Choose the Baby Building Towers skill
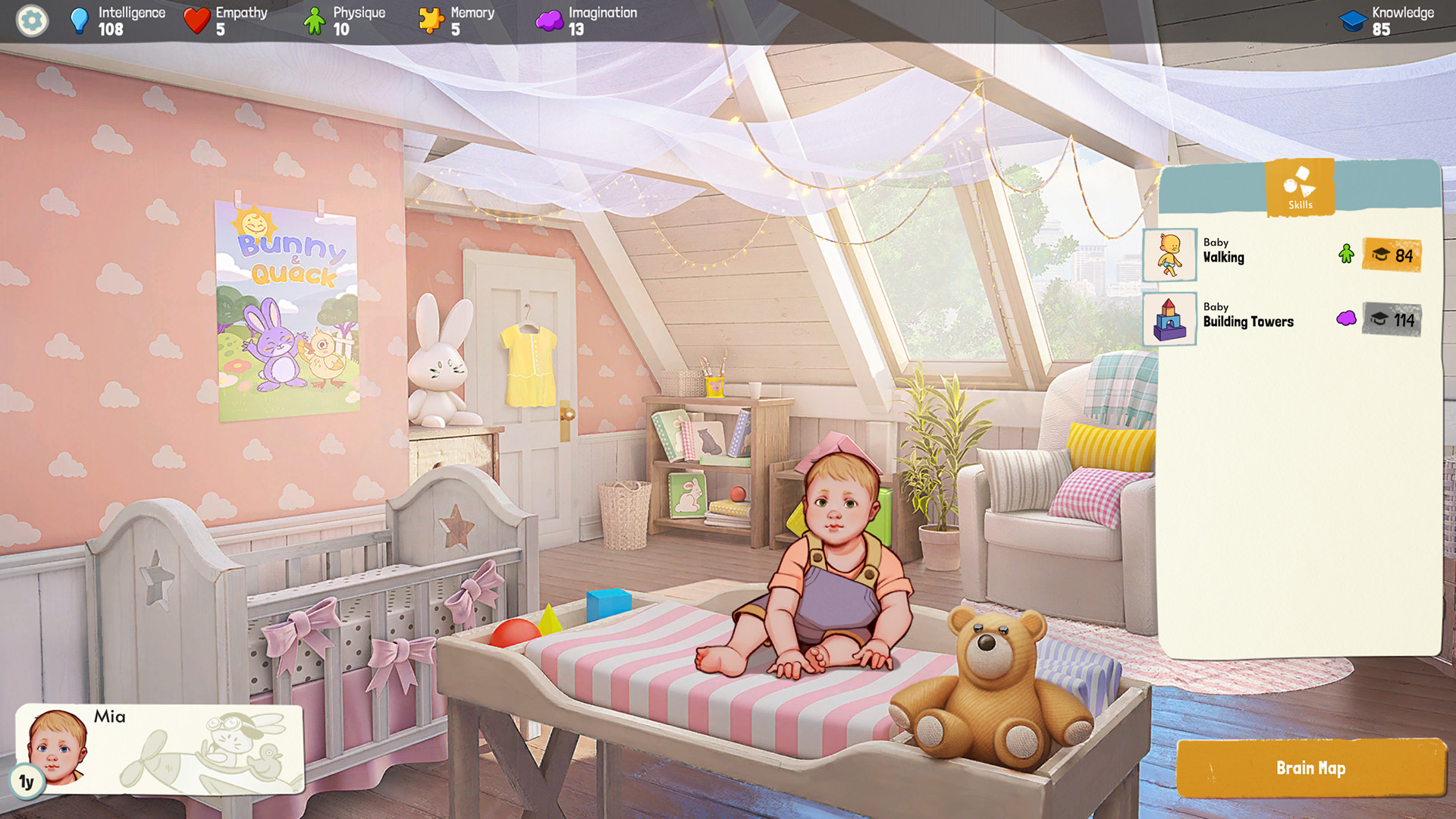This screenshot has height=819, width=1456. coord(1247,320)
